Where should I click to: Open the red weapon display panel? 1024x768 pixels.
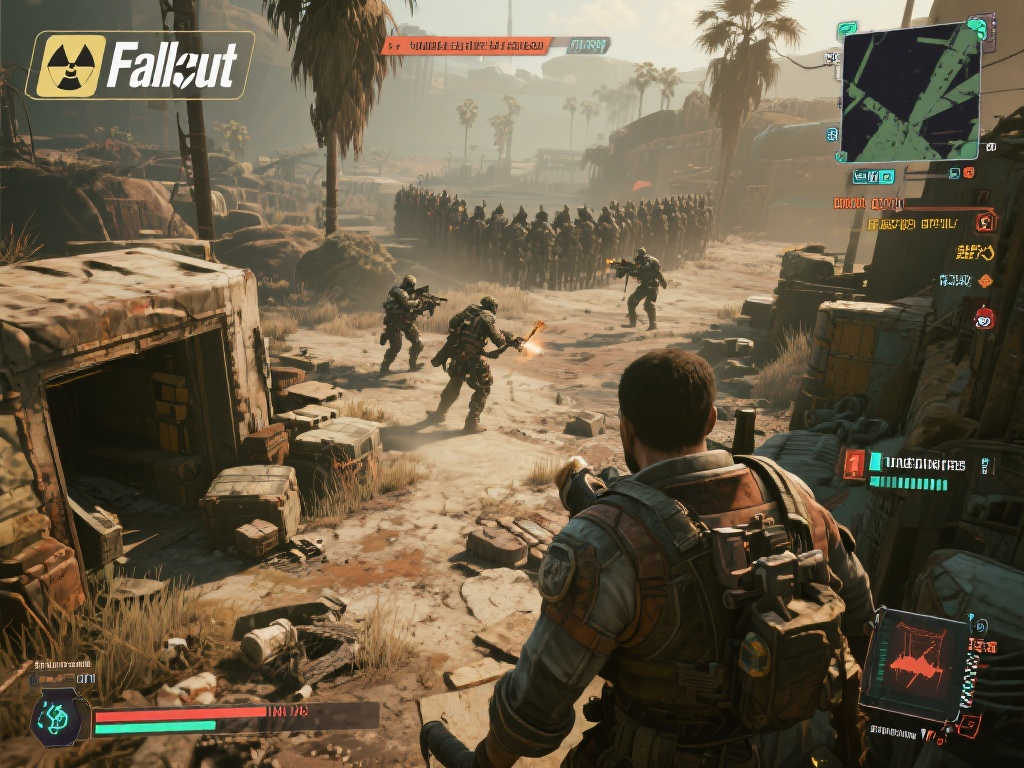(x=916, y=665)
